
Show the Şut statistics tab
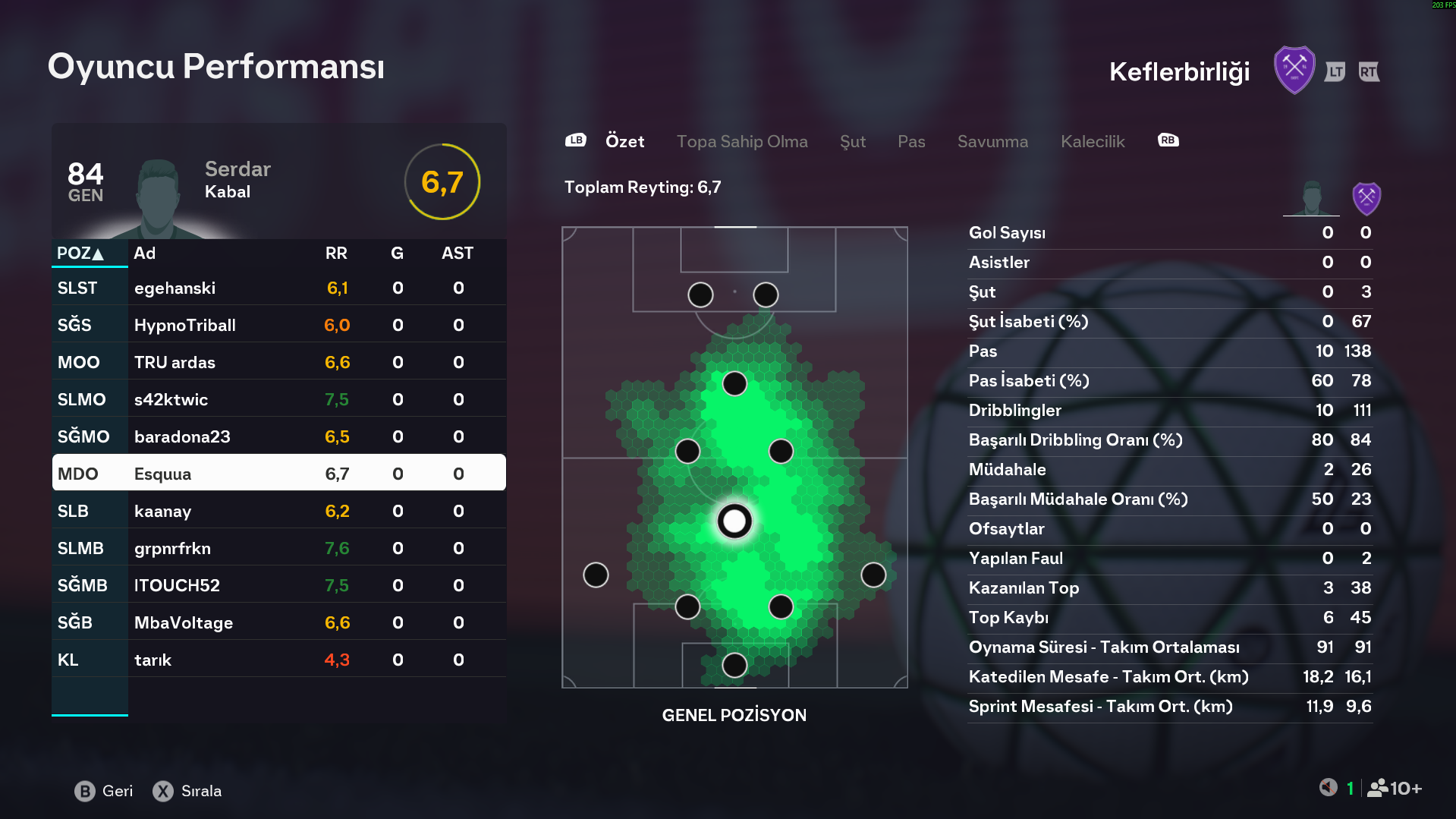852,141
